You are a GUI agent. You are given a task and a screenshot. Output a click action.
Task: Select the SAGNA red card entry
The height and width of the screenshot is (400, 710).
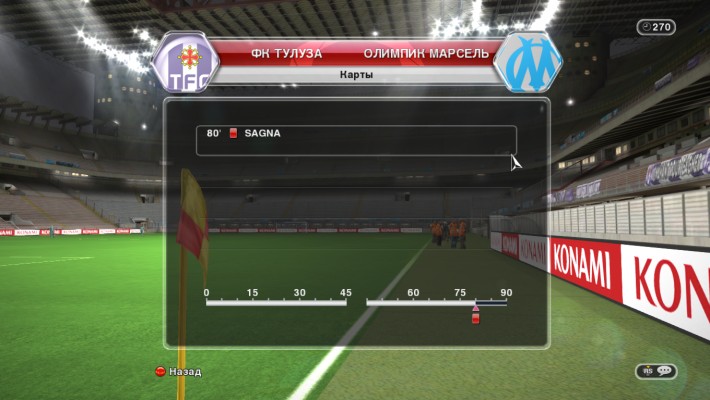[x=356, y=133]
